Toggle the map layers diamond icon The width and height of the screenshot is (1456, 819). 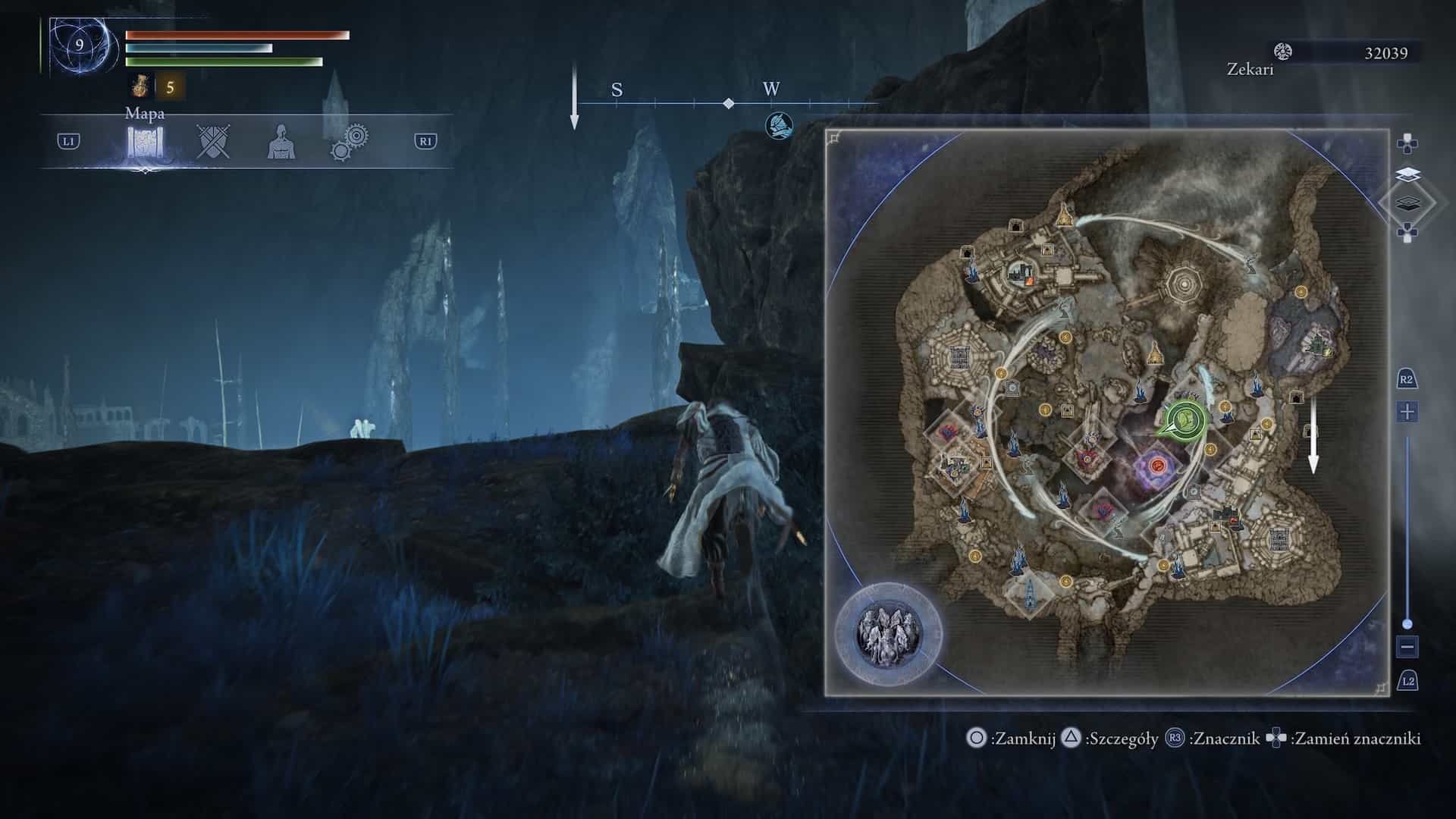coord(1407,202)
